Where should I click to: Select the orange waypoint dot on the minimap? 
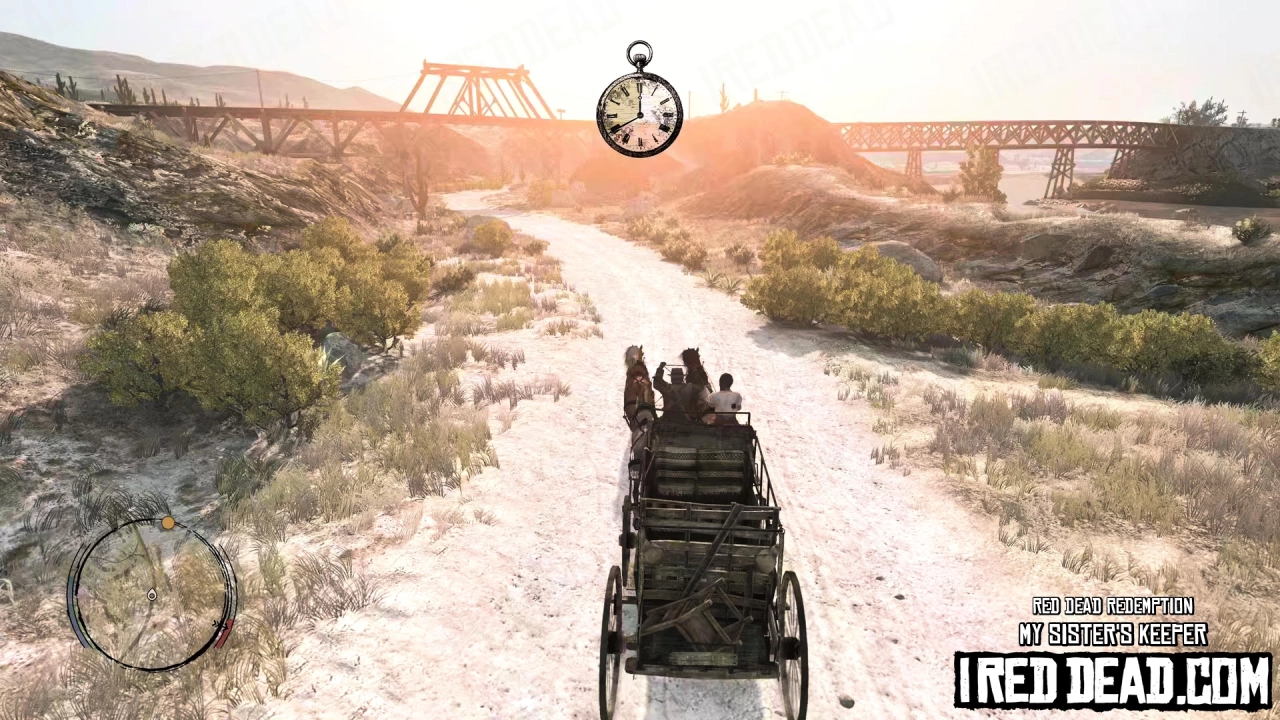click(168, 522)
